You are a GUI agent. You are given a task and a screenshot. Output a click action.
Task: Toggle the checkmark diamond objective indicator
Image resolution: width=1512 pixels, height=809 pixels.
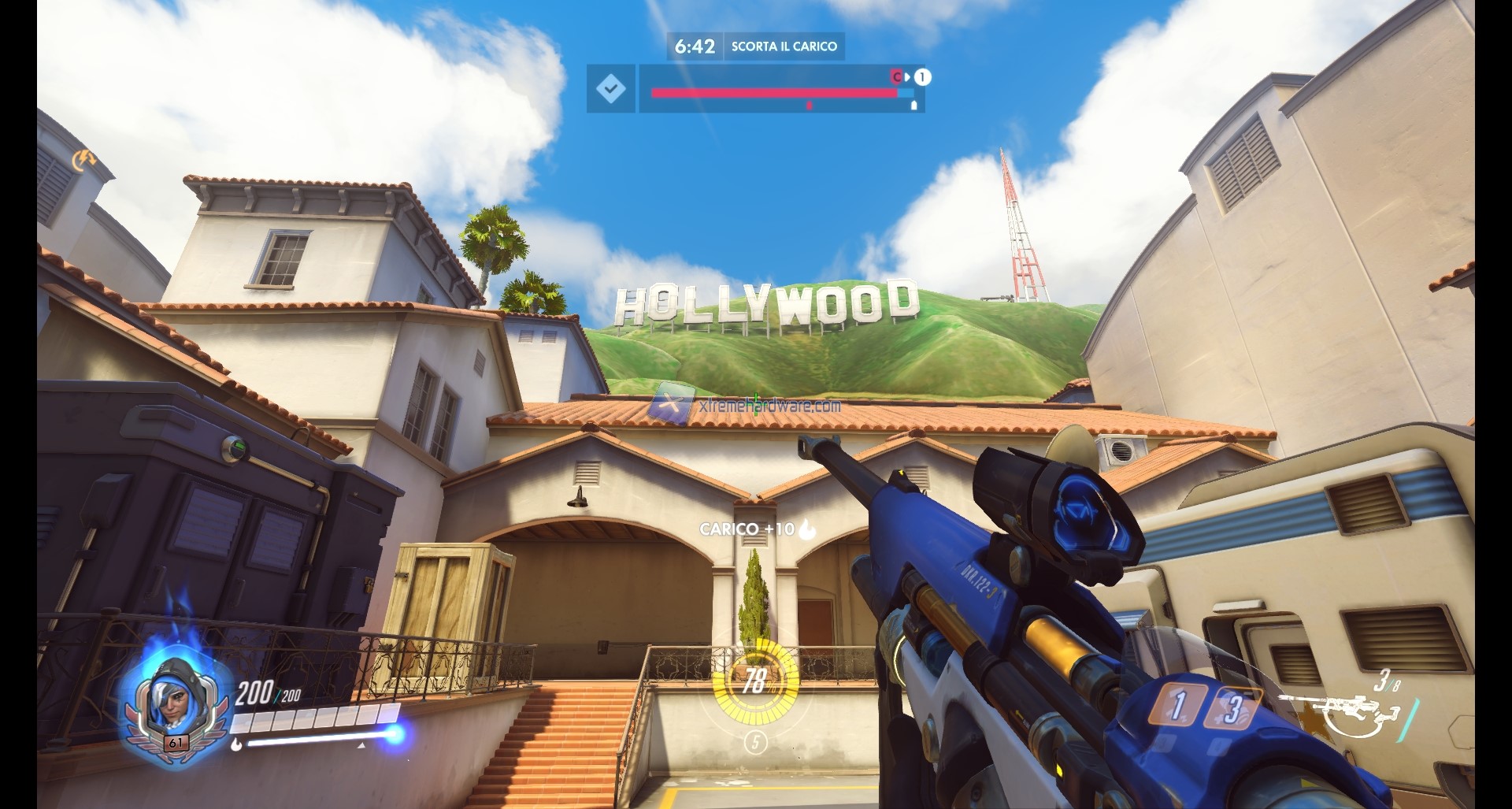(x=611, y=88)
